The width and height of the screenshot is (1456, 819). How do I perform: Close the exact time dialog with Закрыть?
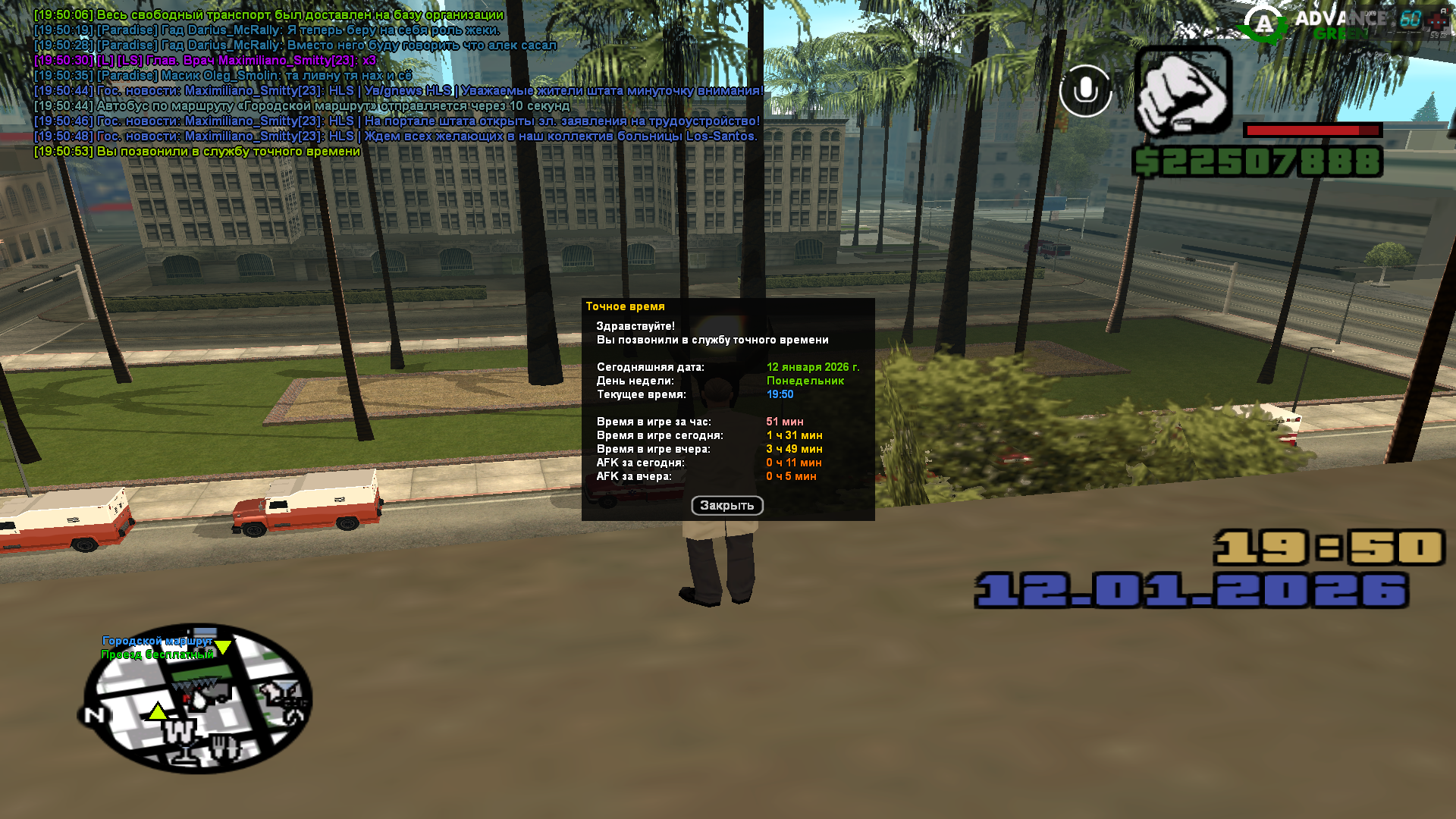[x=726, y=505]
